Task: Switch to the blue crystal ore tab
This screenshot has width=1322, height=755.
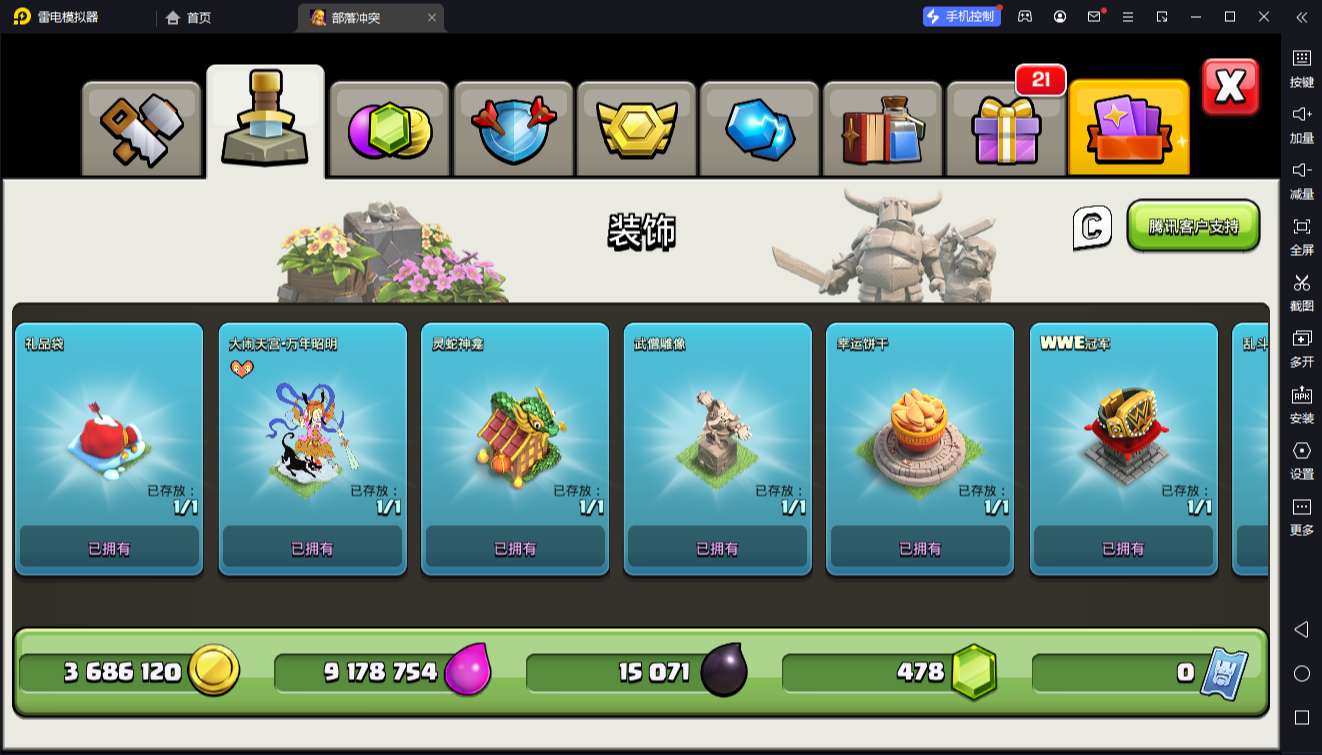Action: 760,129
